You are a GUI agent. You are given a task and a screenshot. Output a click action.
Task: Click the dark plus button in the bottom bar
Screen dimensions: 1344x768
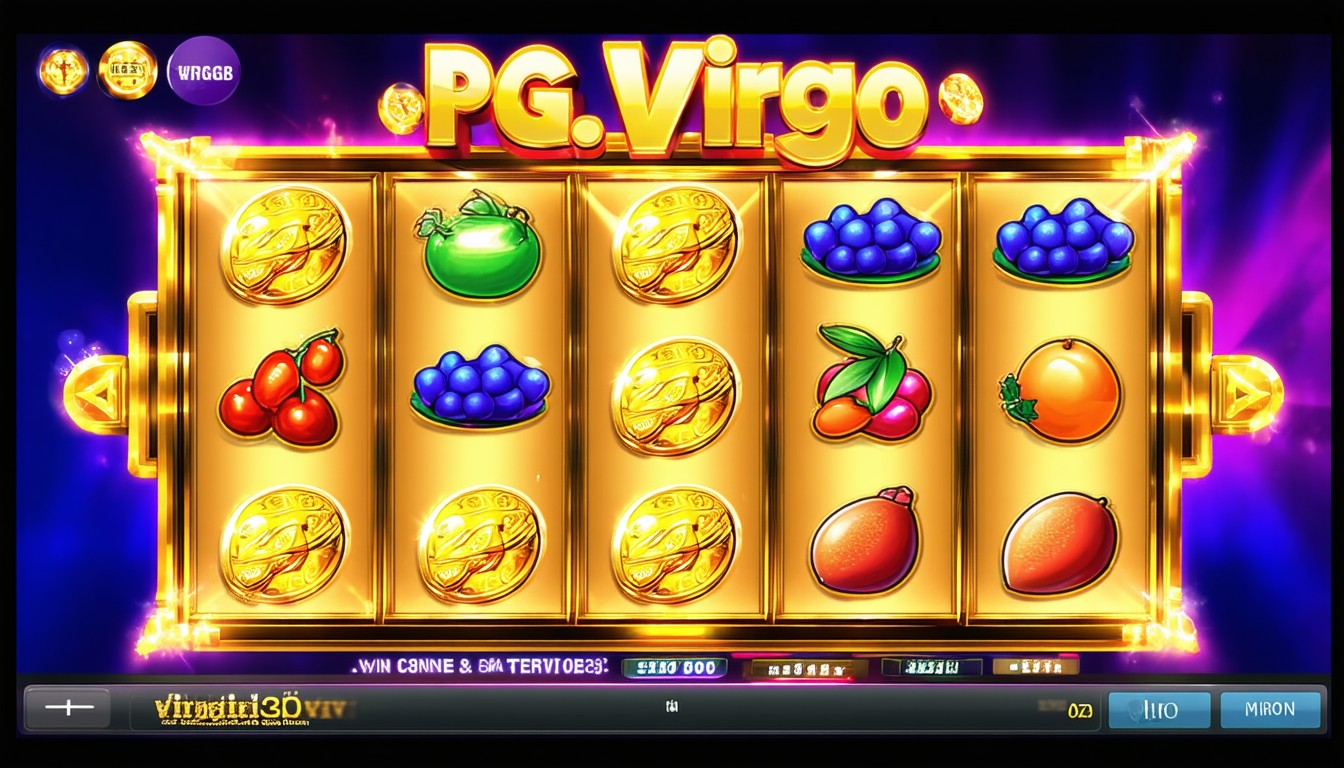coord(69,708)
